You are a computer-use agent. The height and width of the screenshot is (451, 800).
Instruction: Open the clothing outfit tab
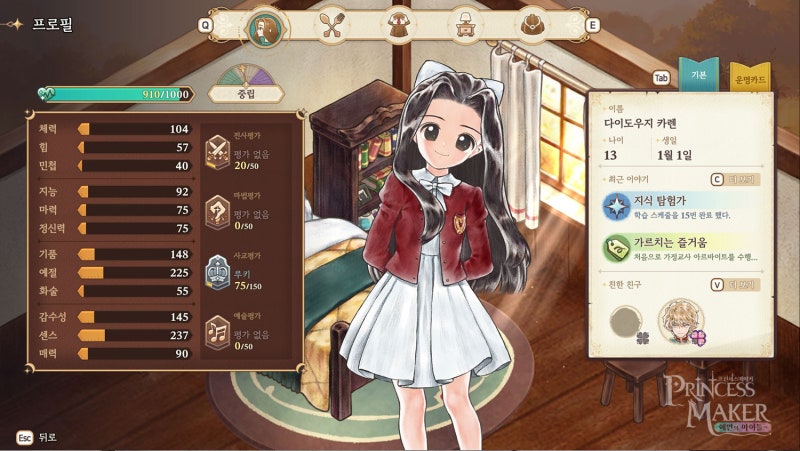tap(399, 24)
